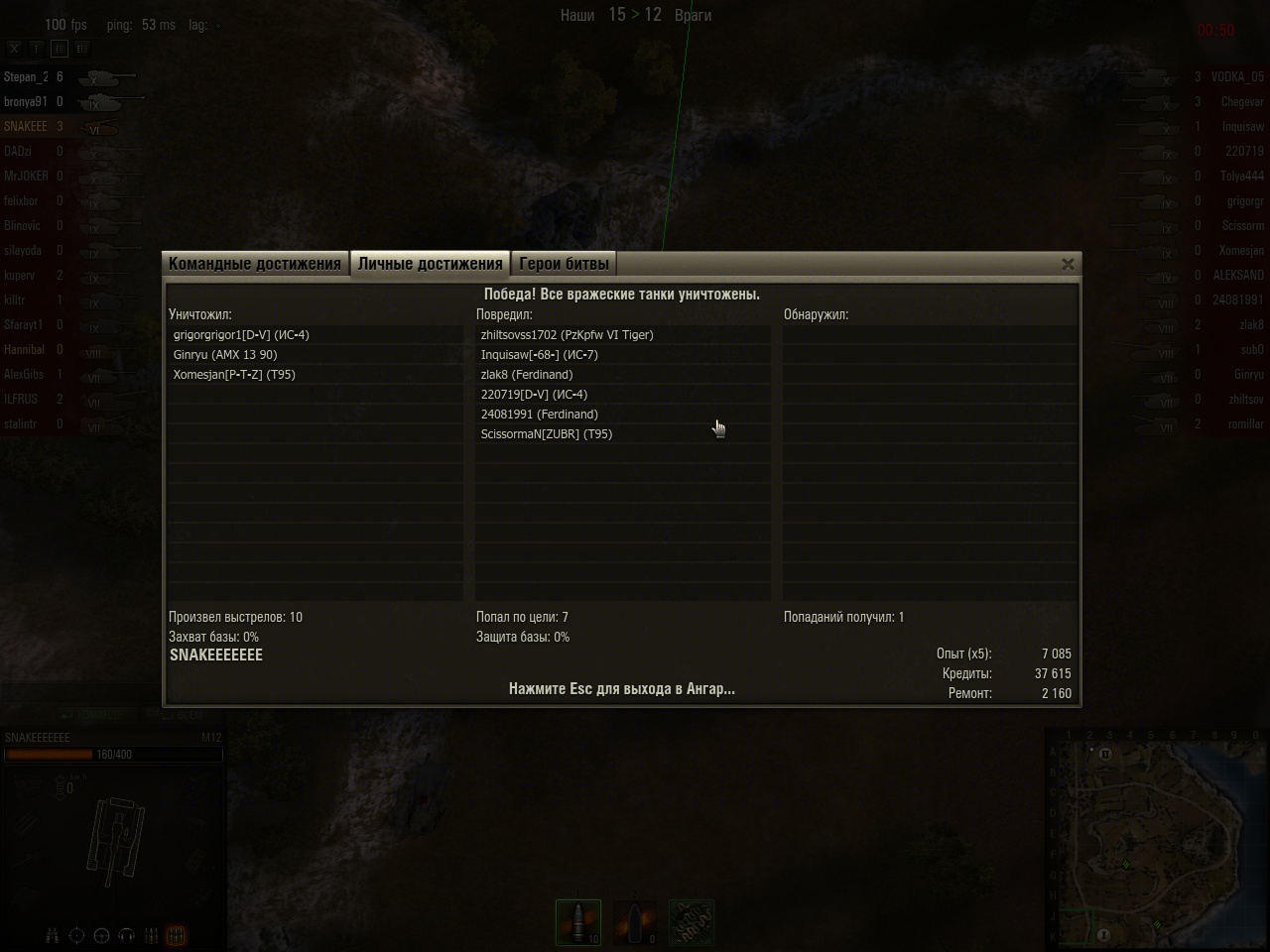Select destroyed player grigorgrigor1 row
This screenshot has height=952, width=1270.
(241, 335)
